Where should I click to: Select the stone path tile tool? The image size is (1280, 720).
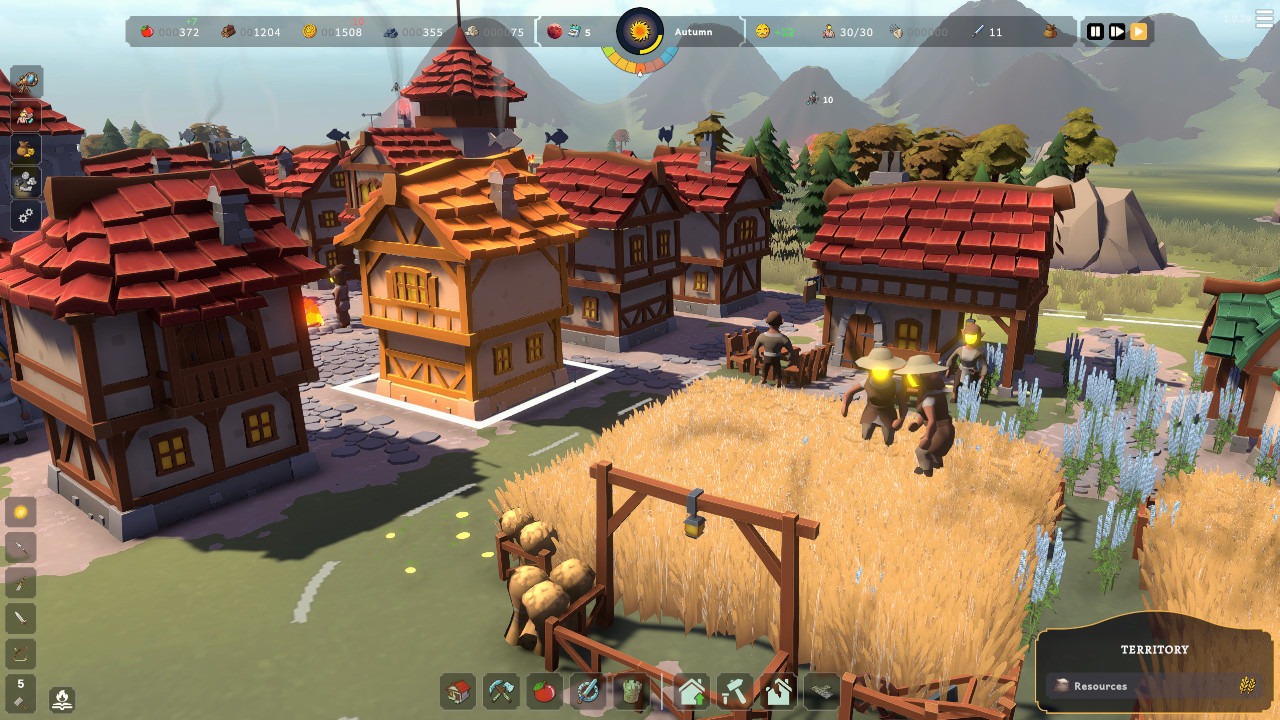(x=822, y=691)
